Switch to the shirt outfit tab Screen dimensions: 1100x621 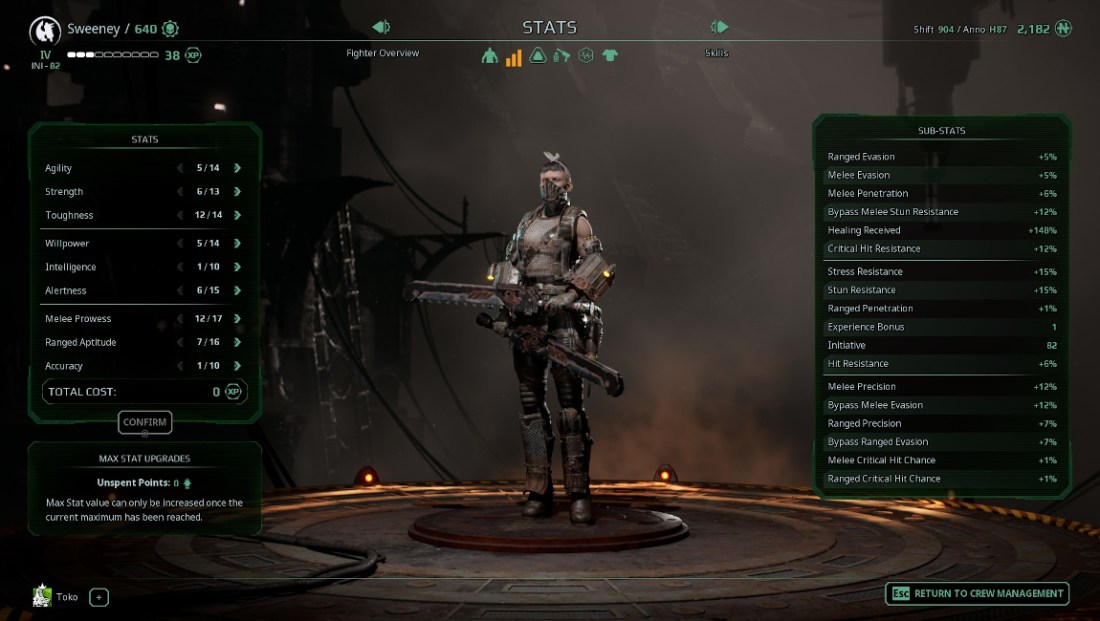point(610,56)
